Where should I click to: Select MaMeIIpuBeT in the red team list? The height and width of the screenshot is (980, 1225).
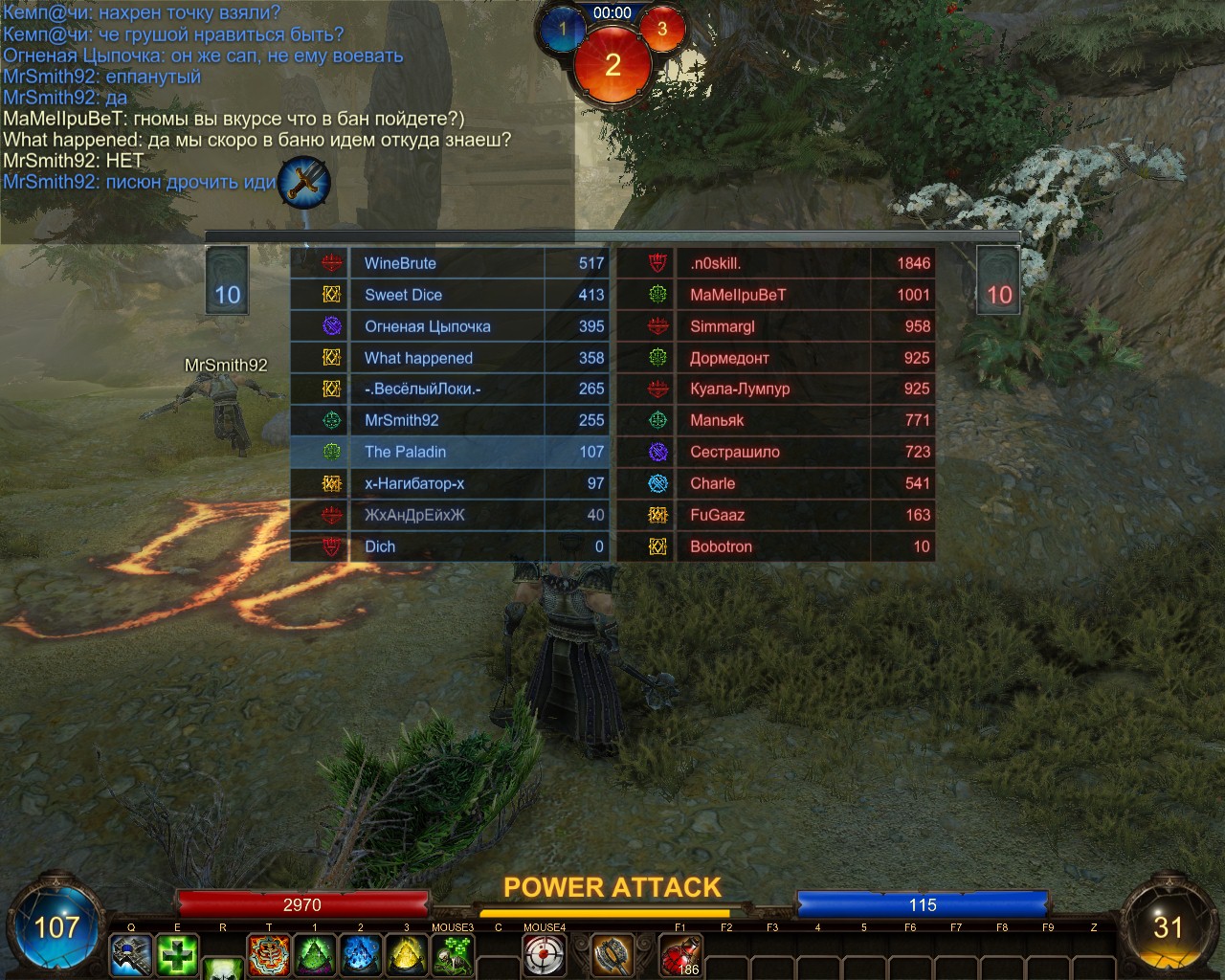pos(775,295)
